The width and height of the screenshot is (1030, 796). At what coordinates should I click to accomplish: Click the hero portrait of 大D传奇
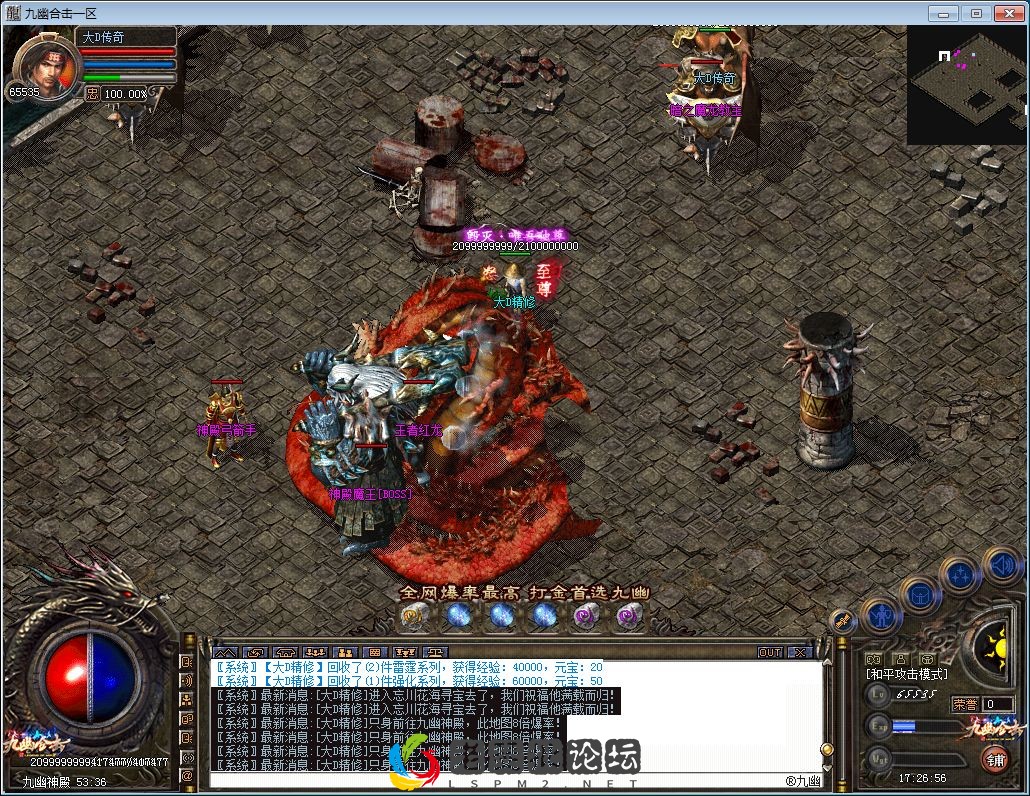(x=42, y=62)
